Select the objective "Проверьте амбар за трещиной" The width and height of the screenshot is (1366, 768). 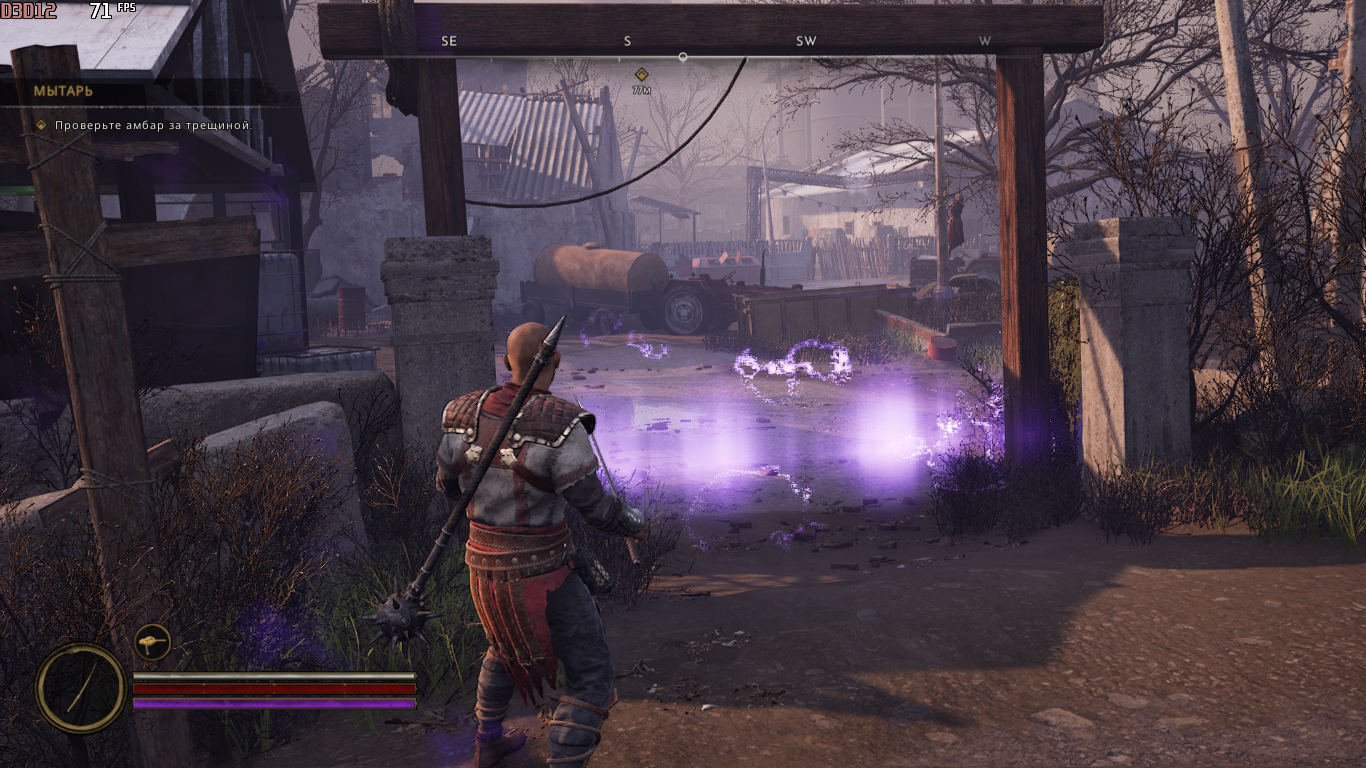pos(152,126)
